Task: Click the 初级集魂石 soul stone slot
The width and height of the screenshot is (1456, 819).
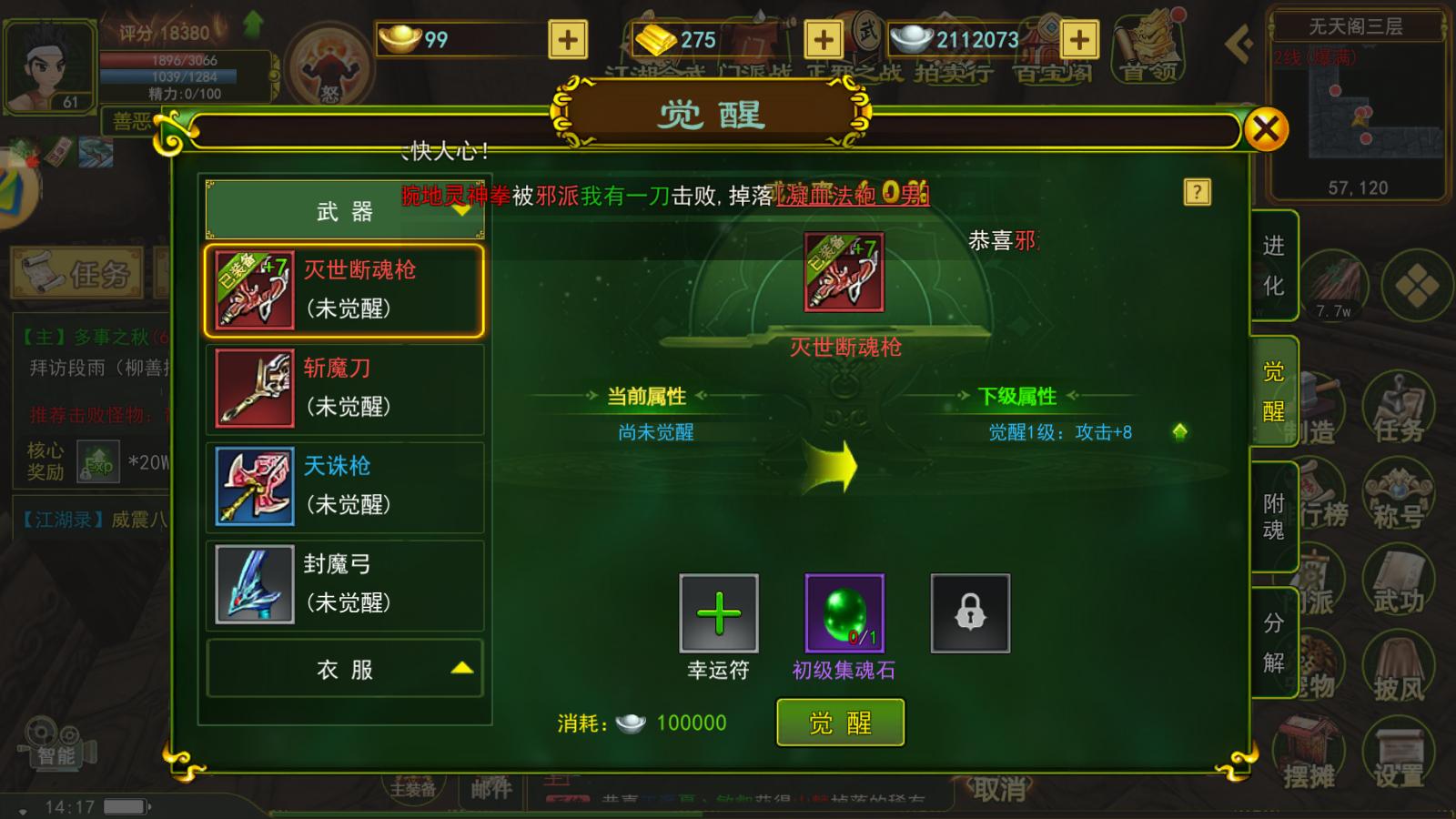Action: click(x=845, y=614)
